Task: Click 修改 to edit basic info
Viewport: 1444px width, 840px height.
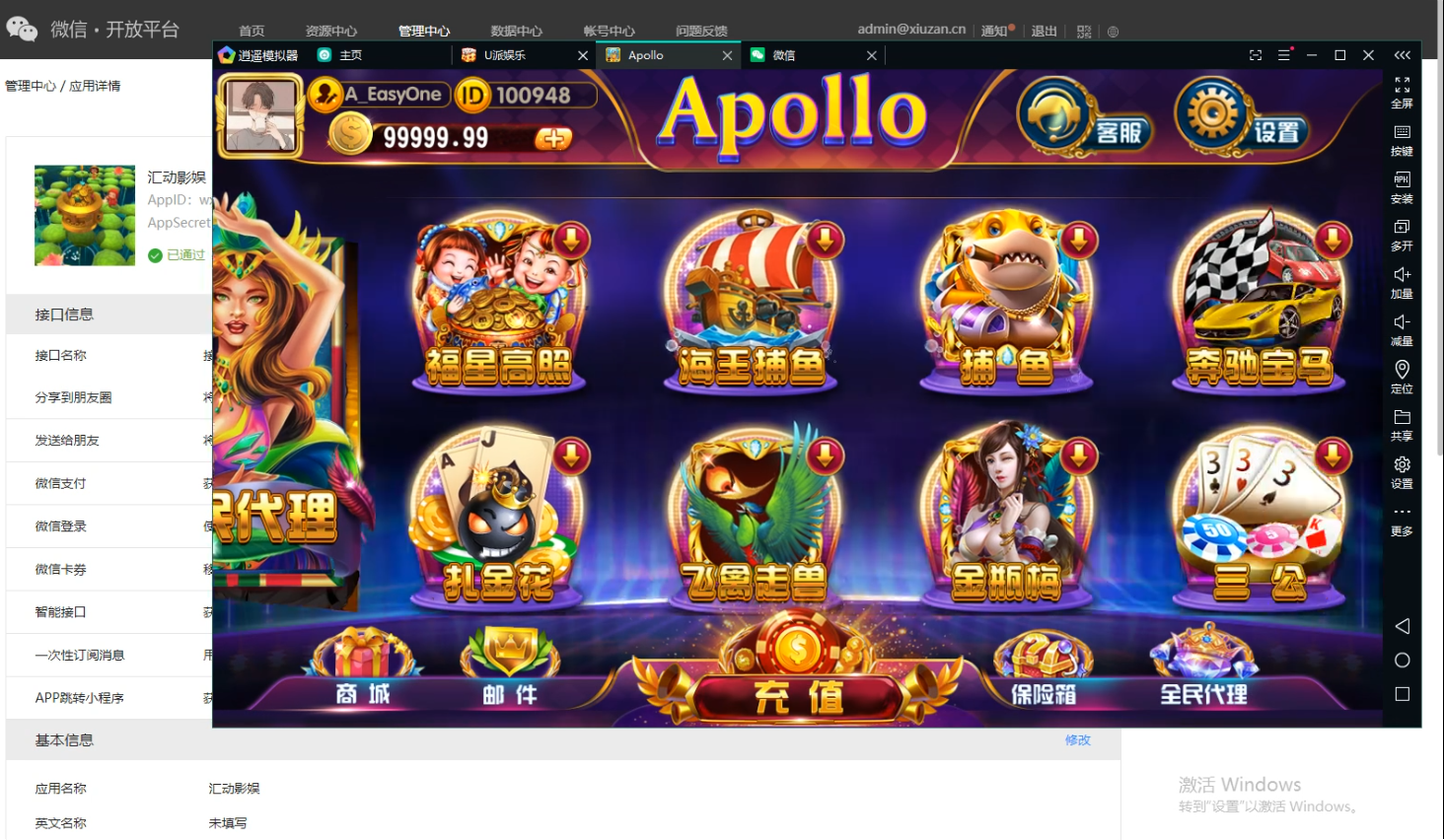Action: point(1078,740)
